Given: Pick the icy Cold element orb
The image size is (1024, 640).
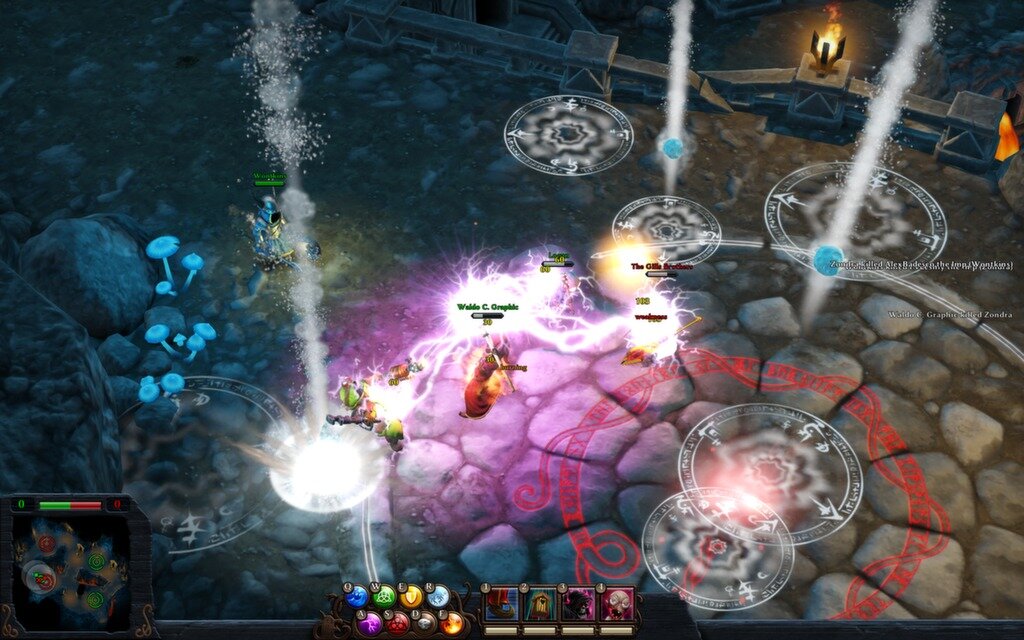Looking at the screenshot, I should point(438,597).
